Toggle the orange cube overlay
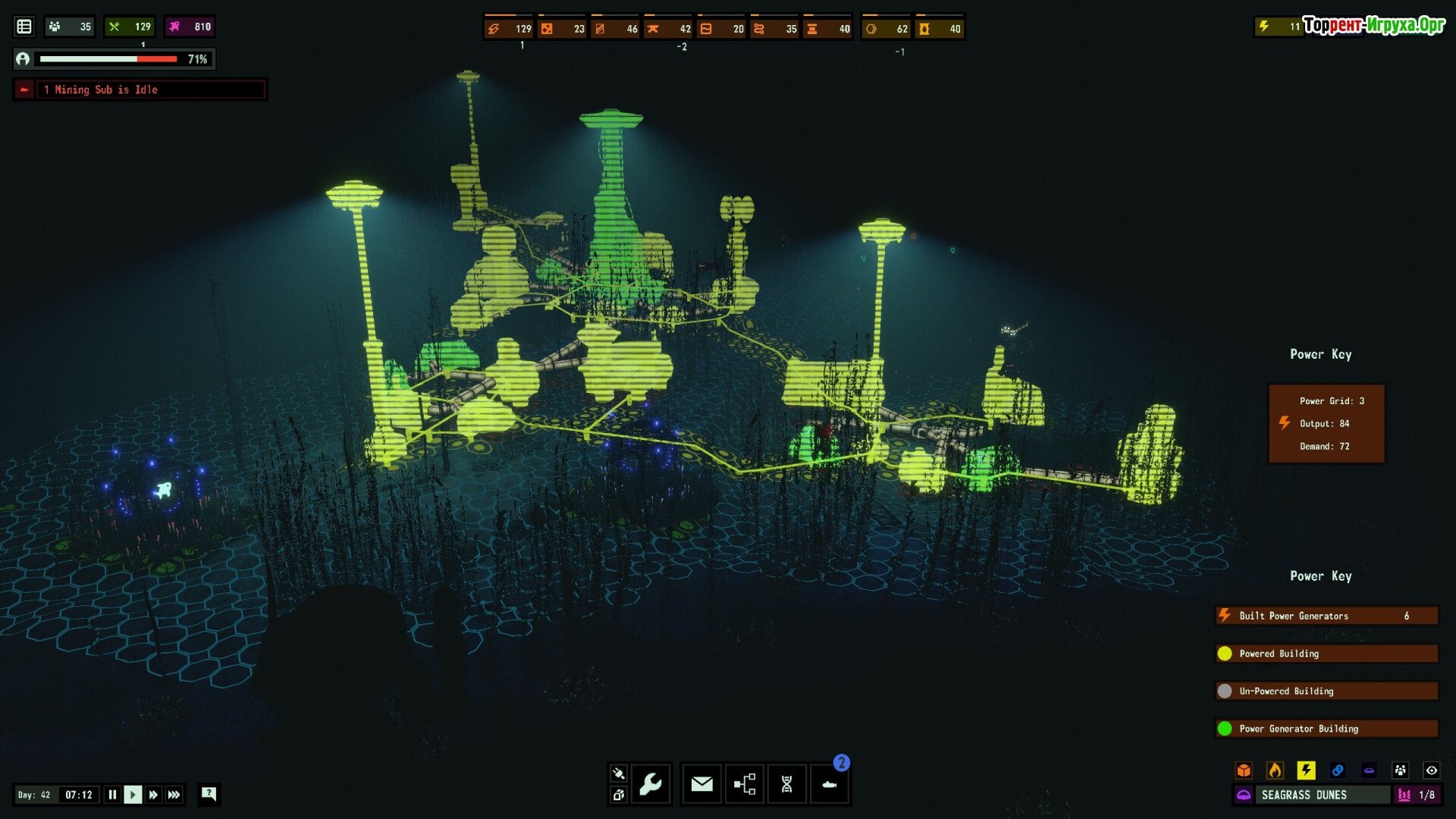Viewport: 1456px width, 819px height. [1244, 770]
